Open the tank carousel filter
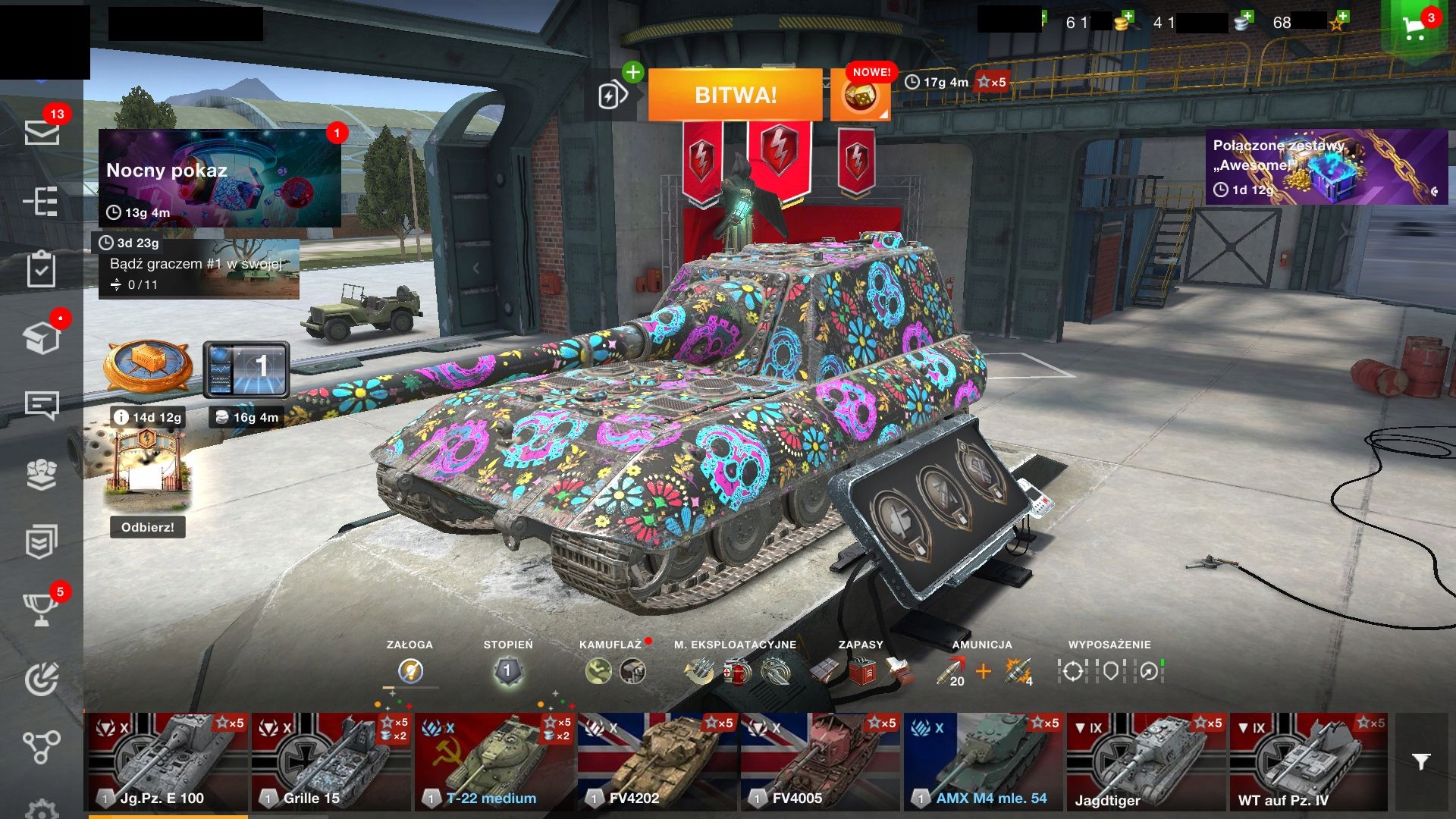Screen dimensions: 1456x819 pyautogui.click(x=1422, y=761)
